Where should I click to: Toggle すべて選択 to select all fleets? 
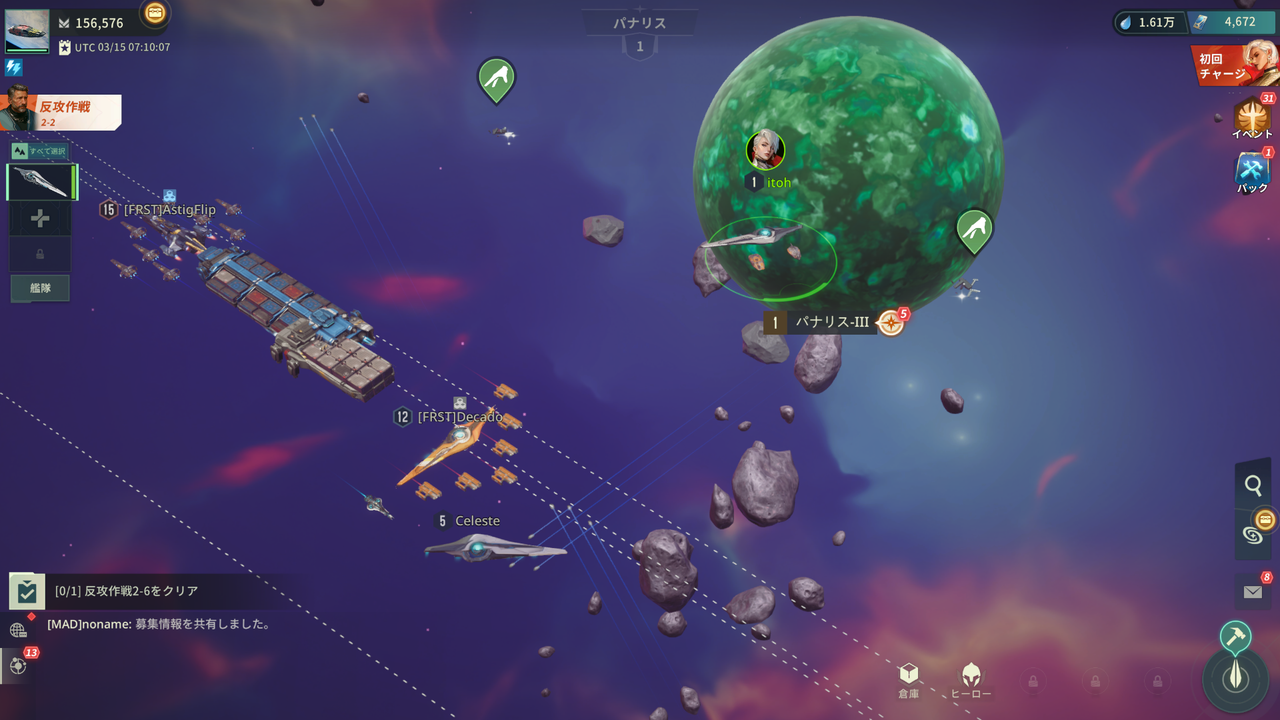[x=40, y=150]
